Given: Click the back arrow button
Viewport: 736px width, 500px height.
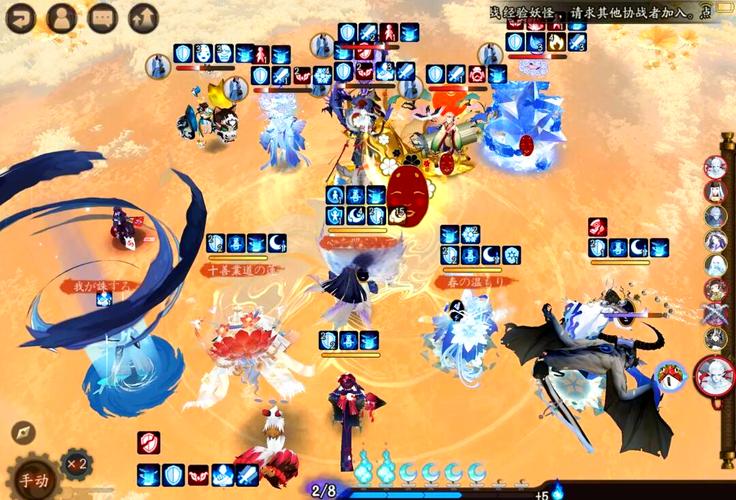Looking at the screenshot, I should click(21, 17).
